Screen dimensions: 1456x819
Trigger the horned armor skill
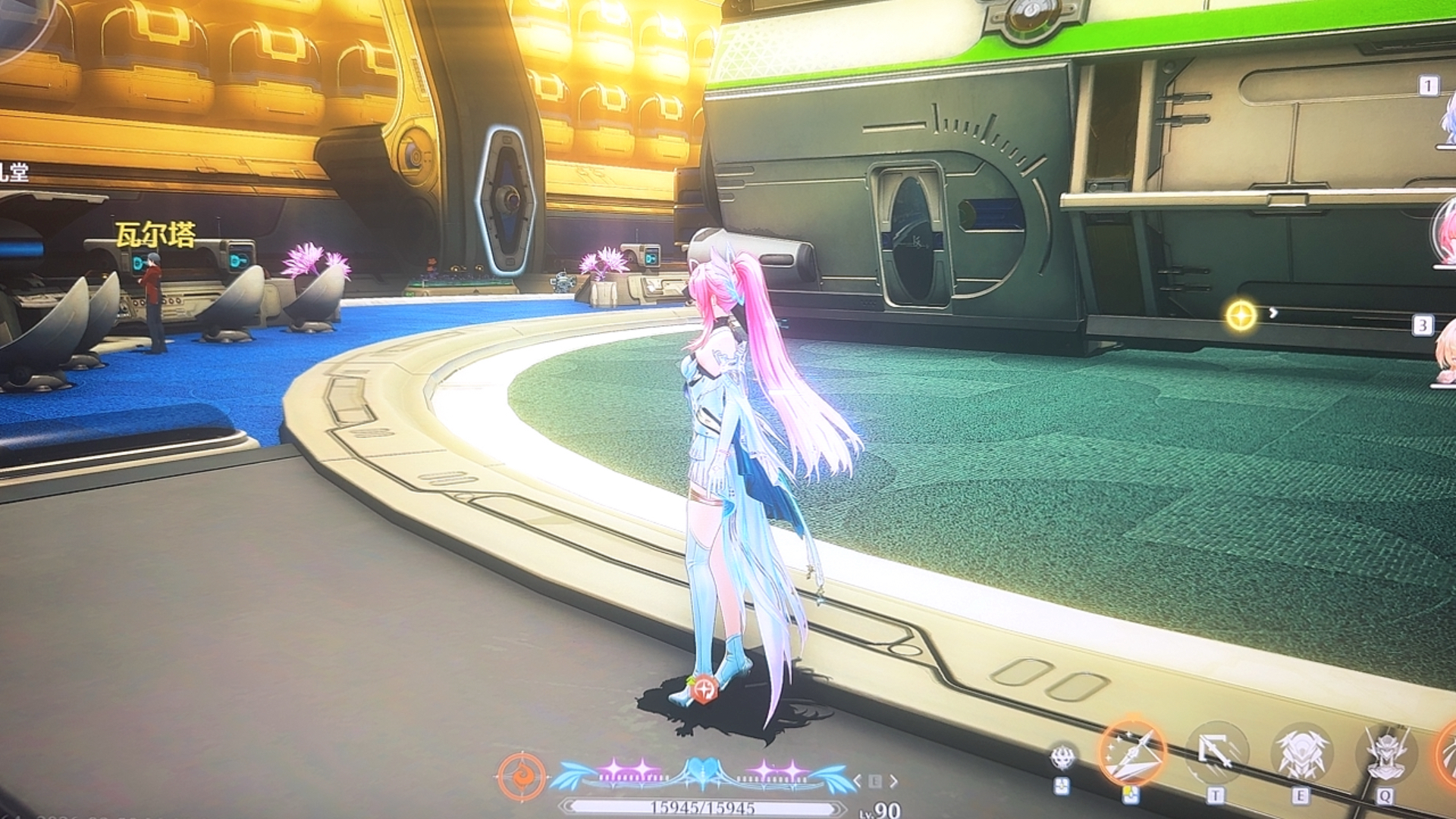1301,754
